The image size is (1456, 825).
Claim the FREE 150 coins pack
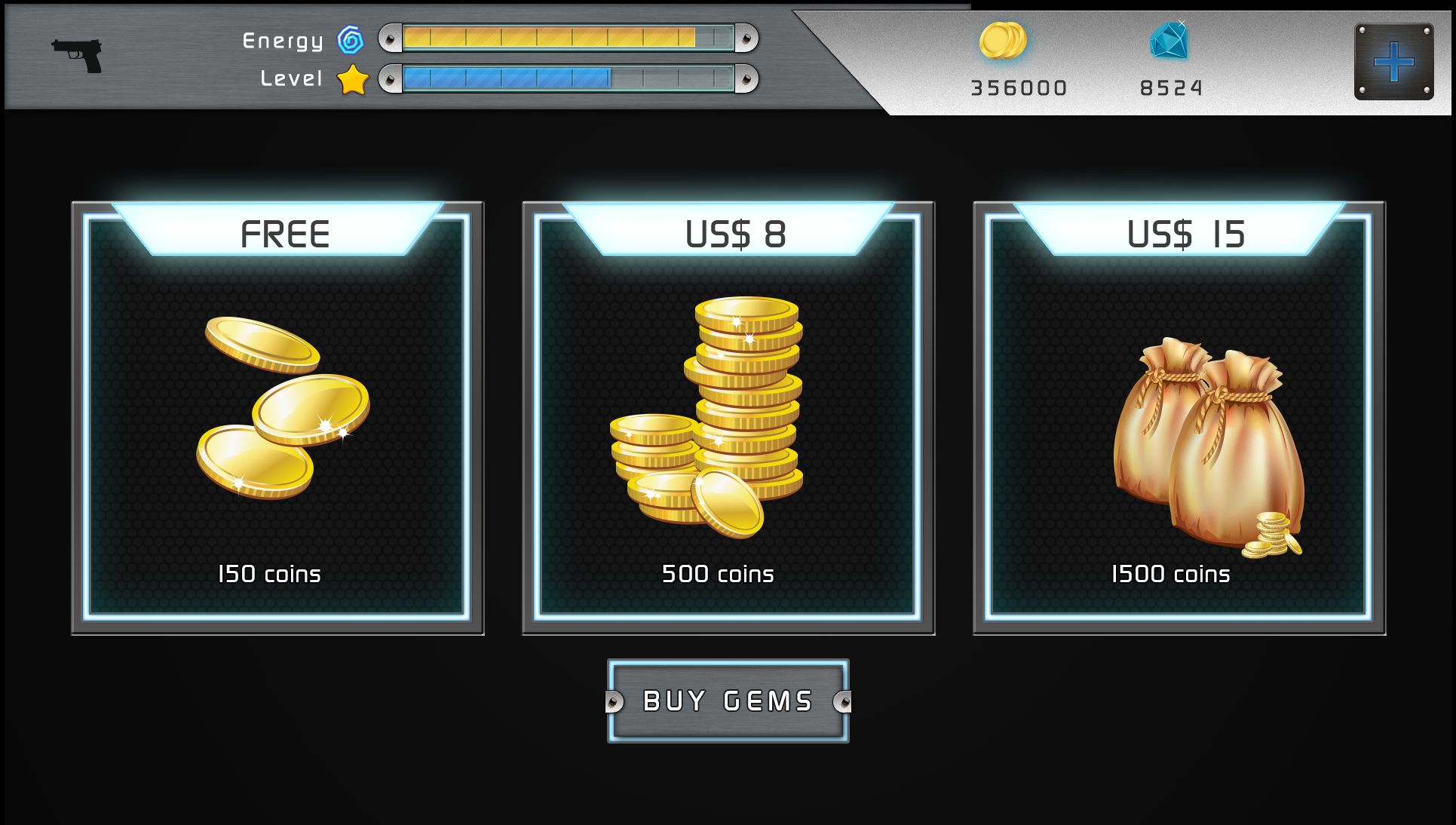pyautogui.click(x=277, y=417)
